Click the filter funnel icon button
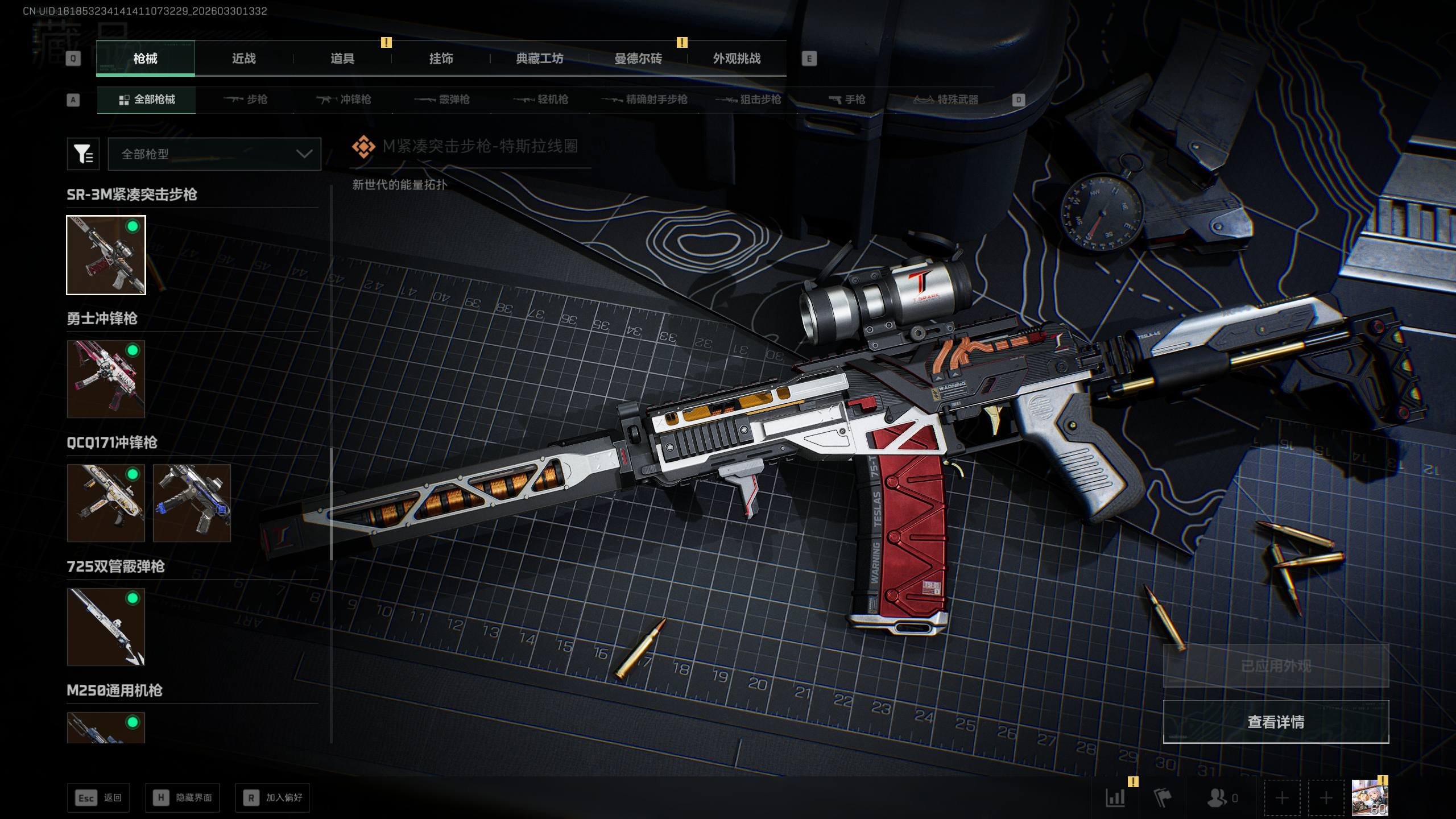Screen dimensions: 1456x819 [x=83, y=154]
